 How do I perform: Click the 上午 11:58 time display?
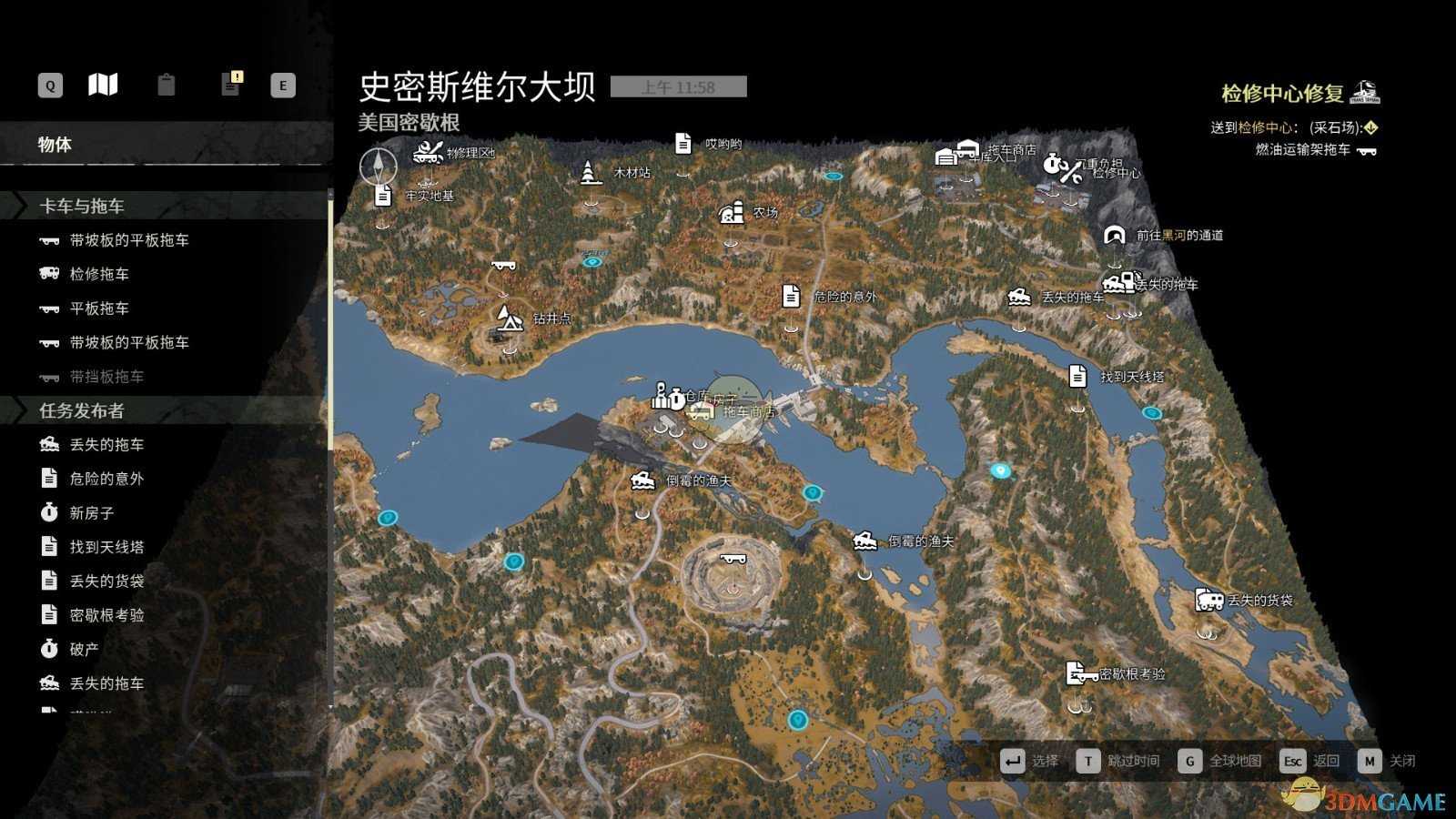678,86
